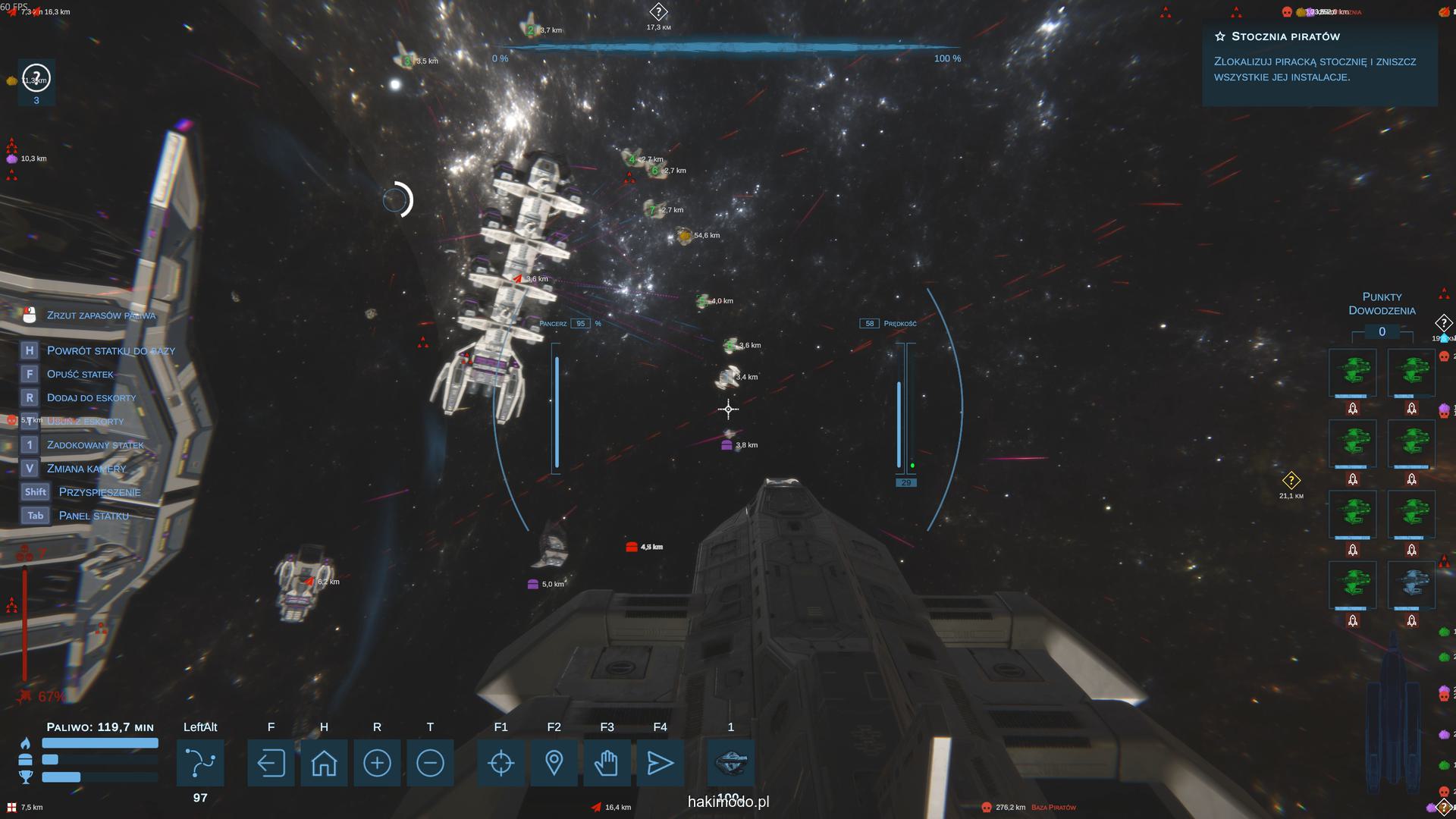Viewport: 1456px width, 819px height.
Task: Add to escort with the plus button
Action: 377,763
